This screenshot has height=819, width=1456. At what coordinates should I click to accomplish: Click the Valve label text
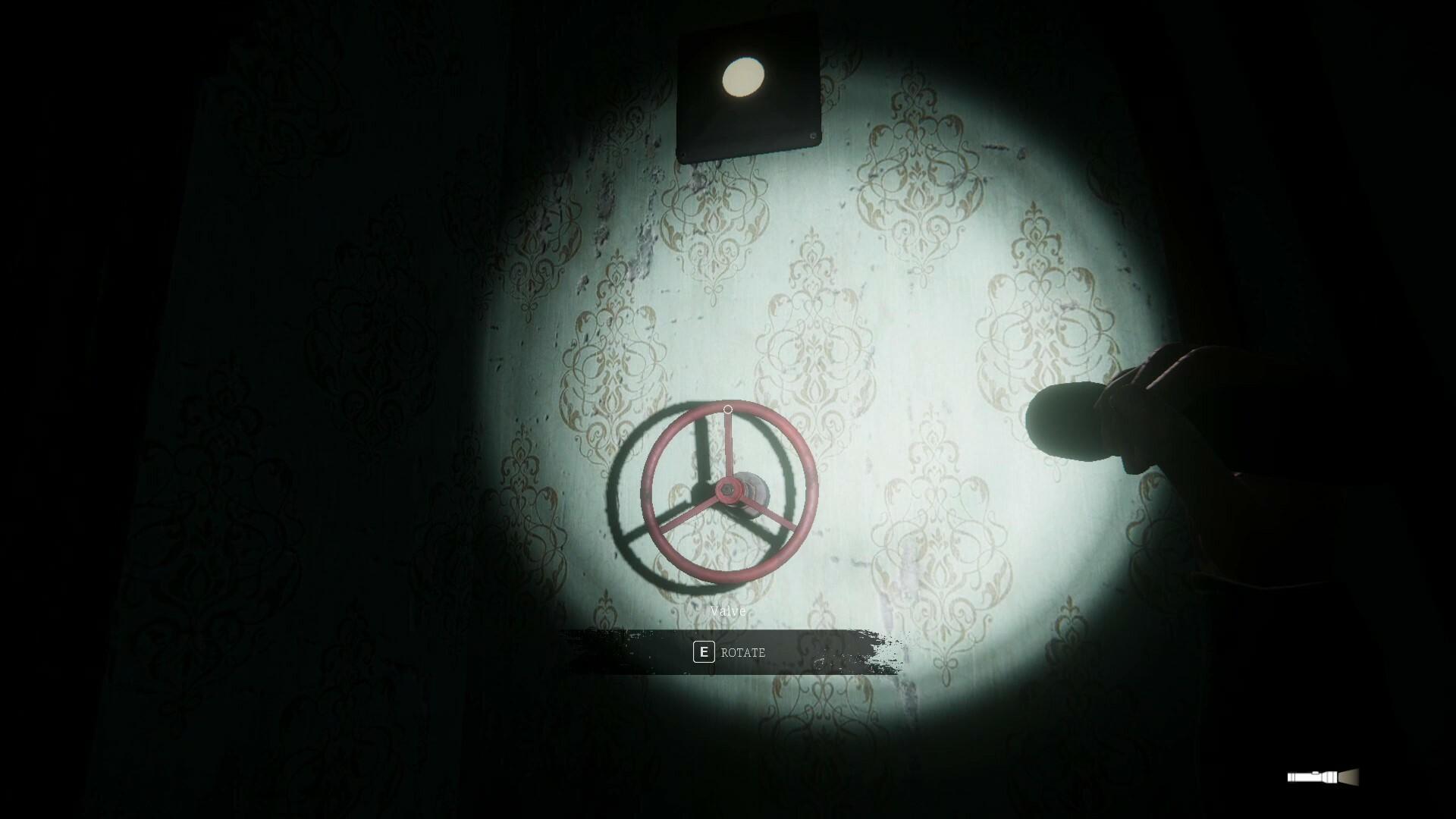(727, 610)
